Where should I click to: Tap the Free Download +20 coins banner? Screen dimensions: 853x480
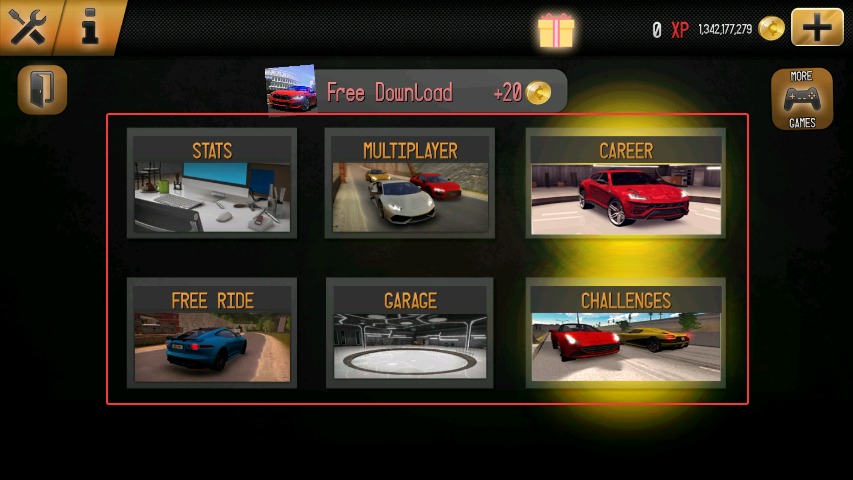pyautogui.click(x=415, y=92)
